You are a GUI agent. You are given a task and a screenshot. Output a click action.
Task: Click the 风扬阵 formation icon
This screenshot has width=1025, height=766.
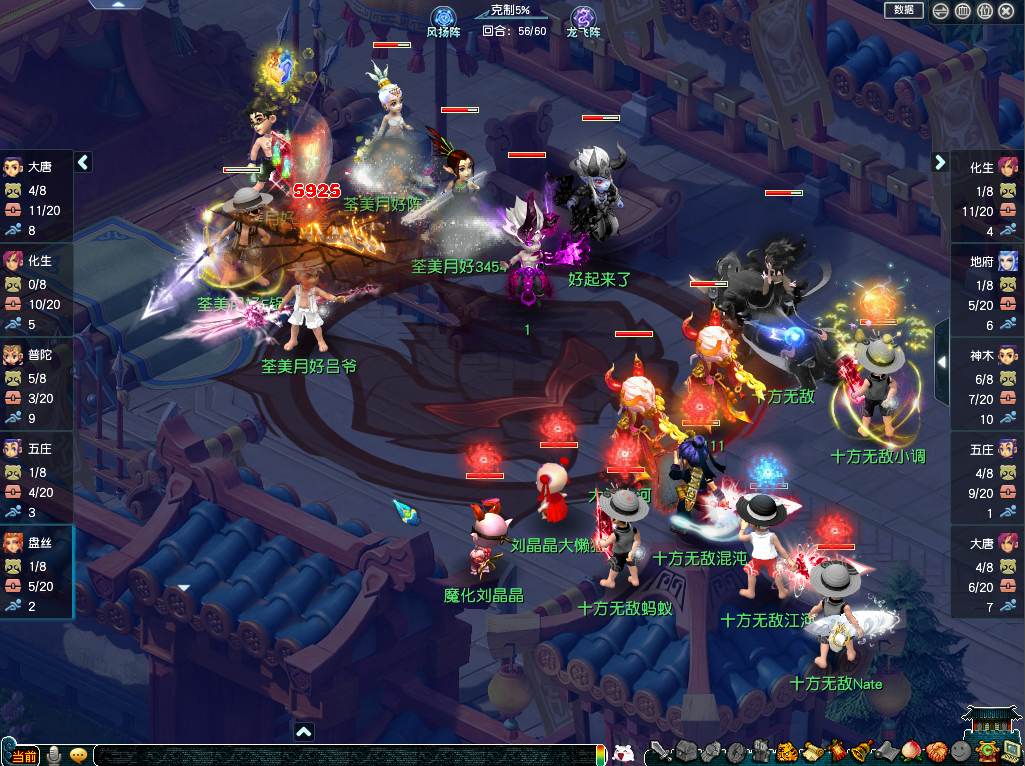click(x=443, y=17)
